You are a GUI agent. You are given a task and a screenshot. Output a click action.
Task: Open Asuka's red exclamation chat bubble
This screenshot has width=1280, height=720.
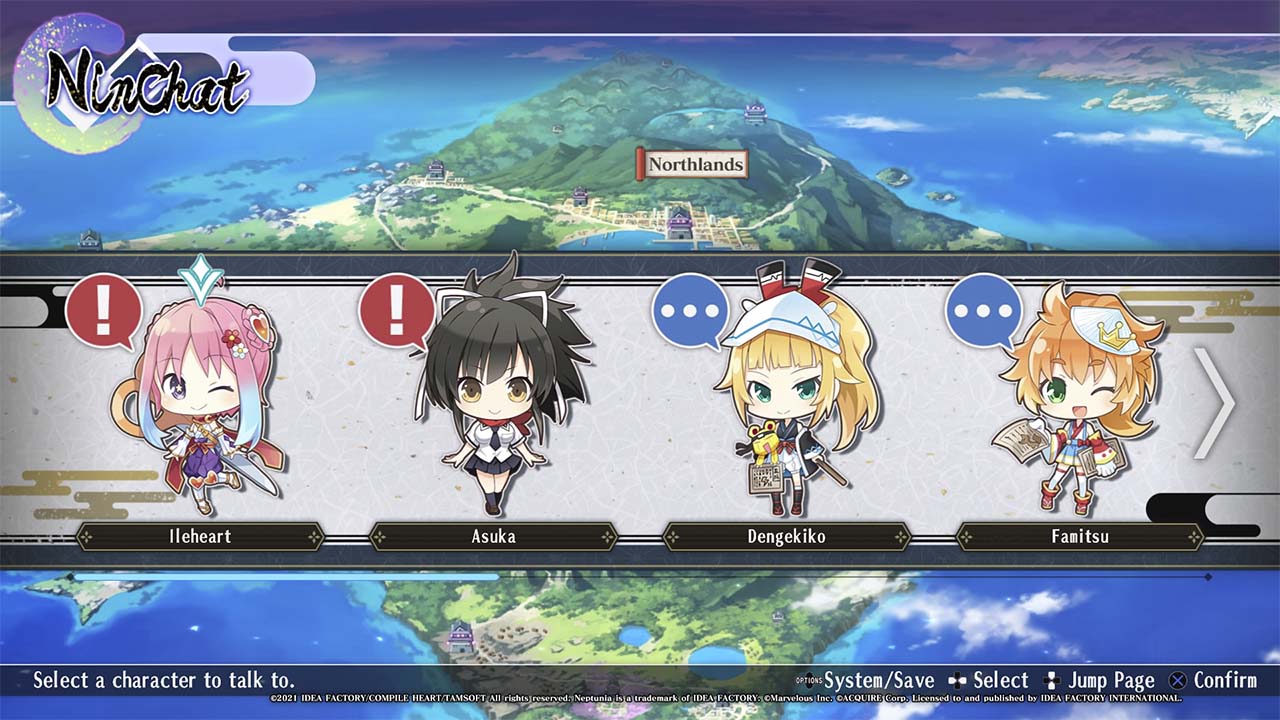coord(396,311)
